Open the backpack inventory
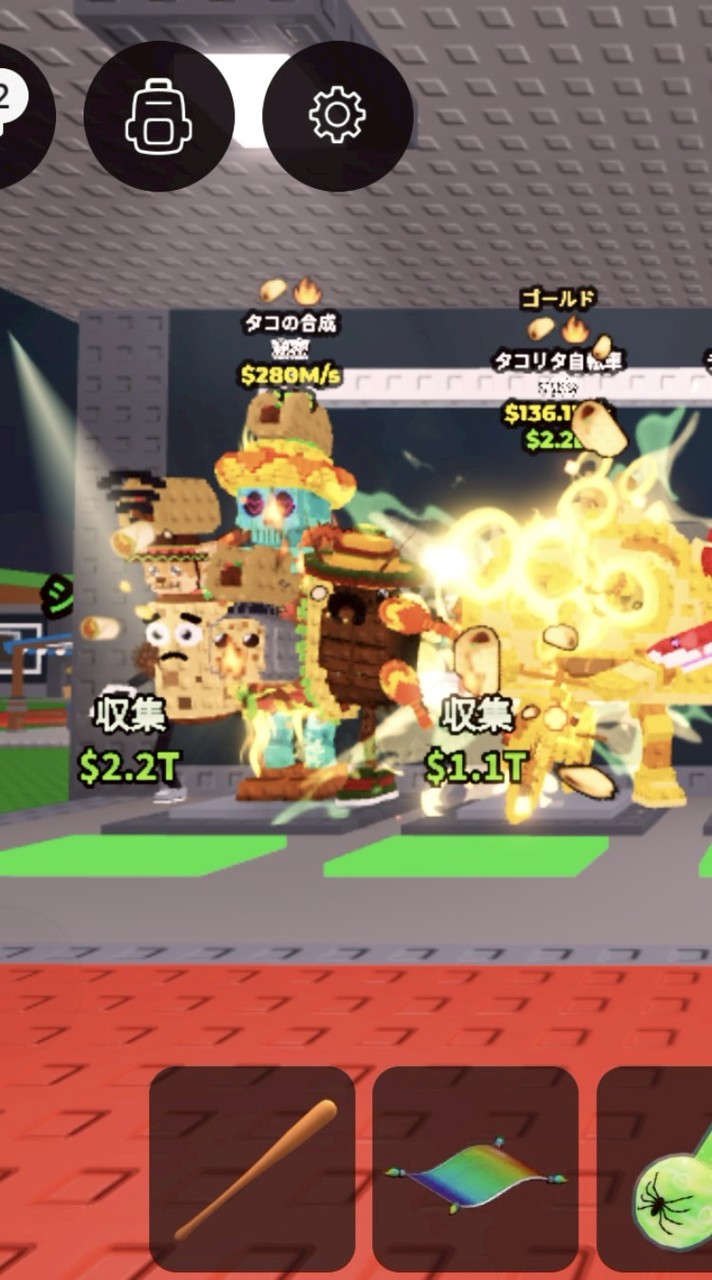 tap(159, 116)
